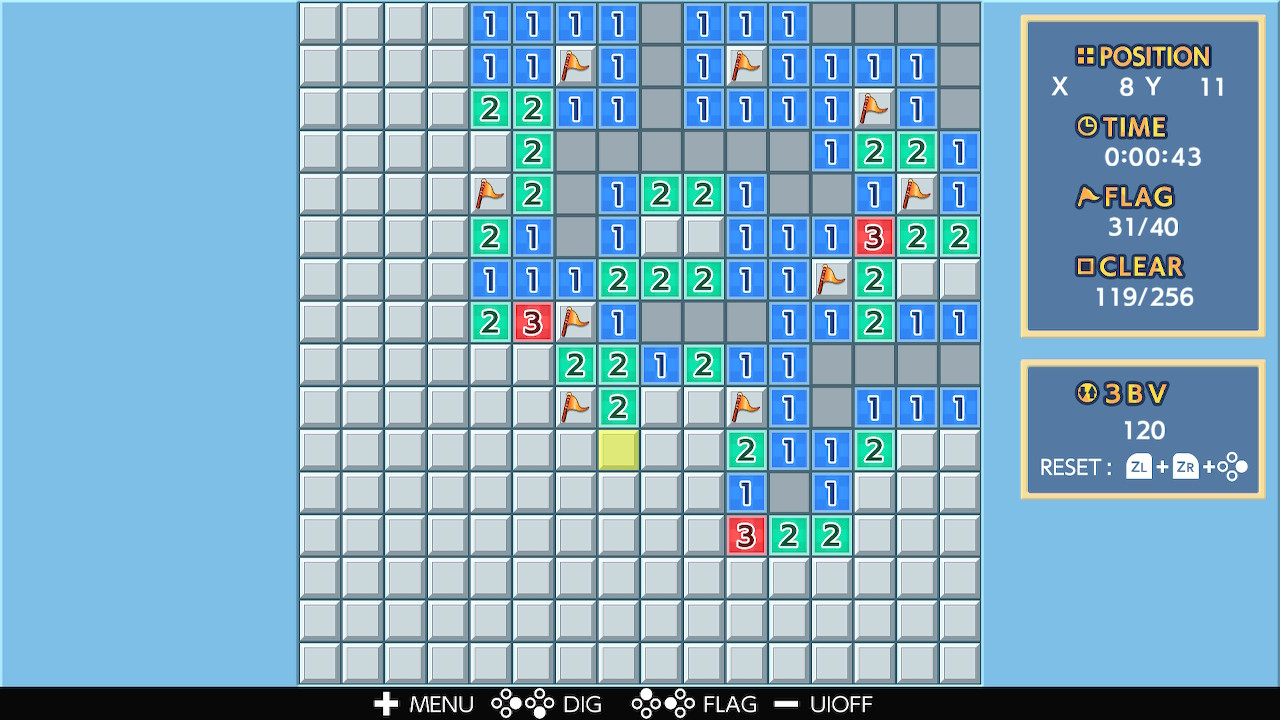Click the flag marker next to the 3 cell
The height and width of the screenshot is (720, 1280).
(x=575, y=322)
